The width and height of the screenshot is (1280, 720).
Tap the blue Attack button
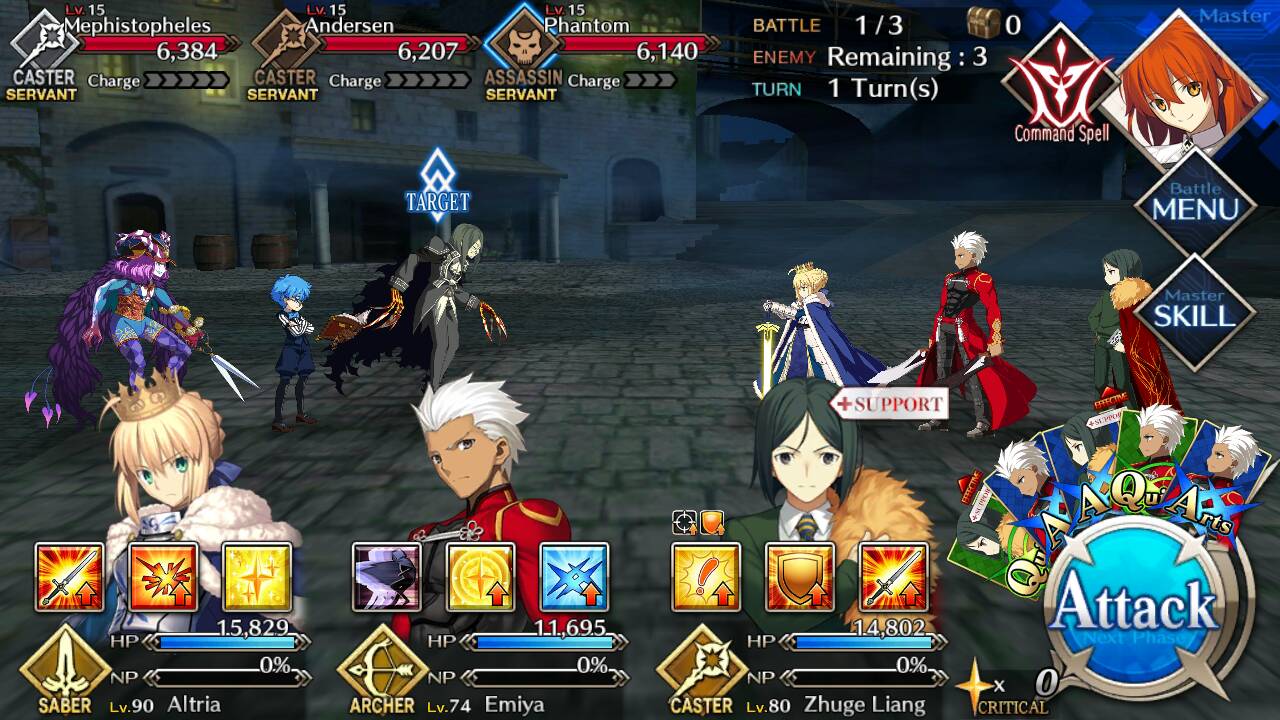(x=1135, y=608)
